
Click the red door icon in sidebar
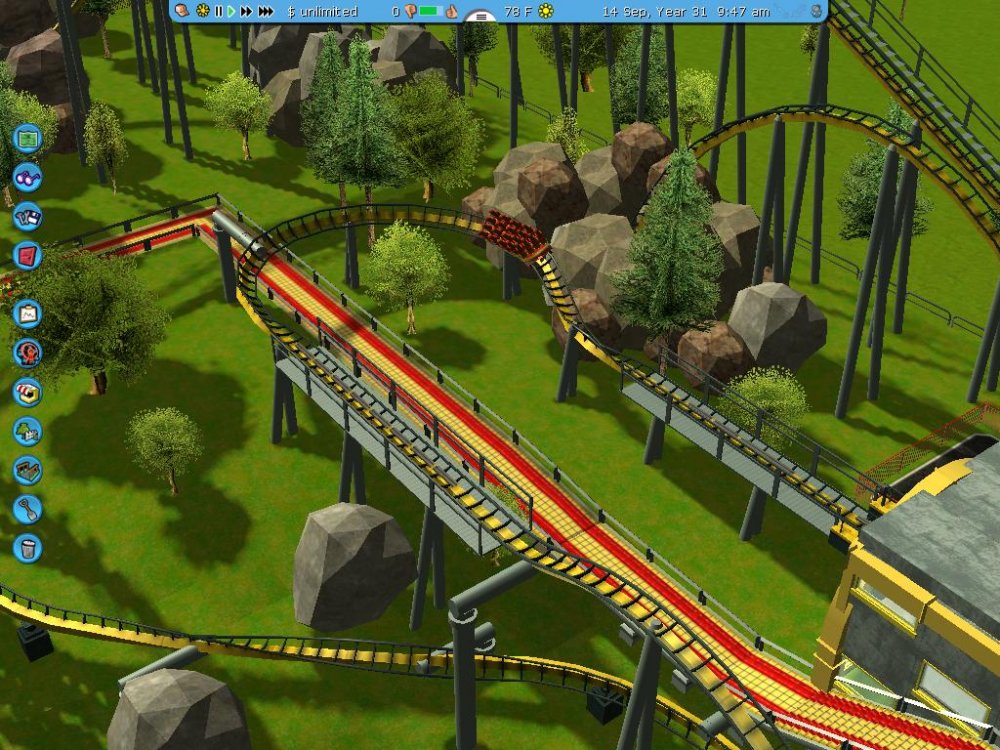27,256
